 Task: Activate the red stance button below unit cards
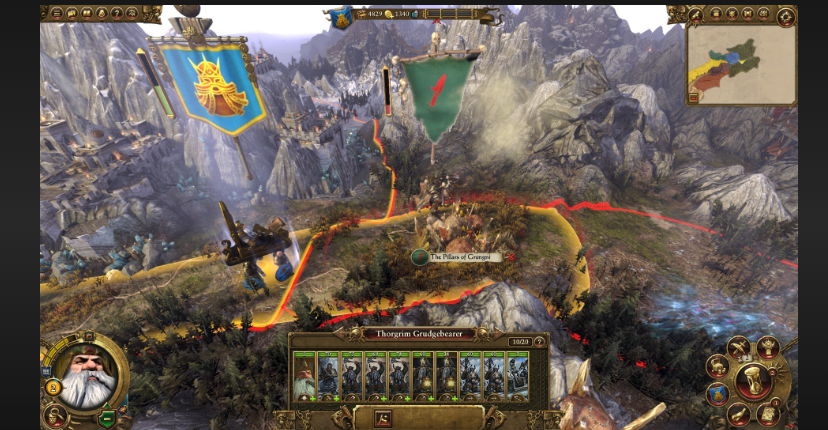click(x=384, y=419)
